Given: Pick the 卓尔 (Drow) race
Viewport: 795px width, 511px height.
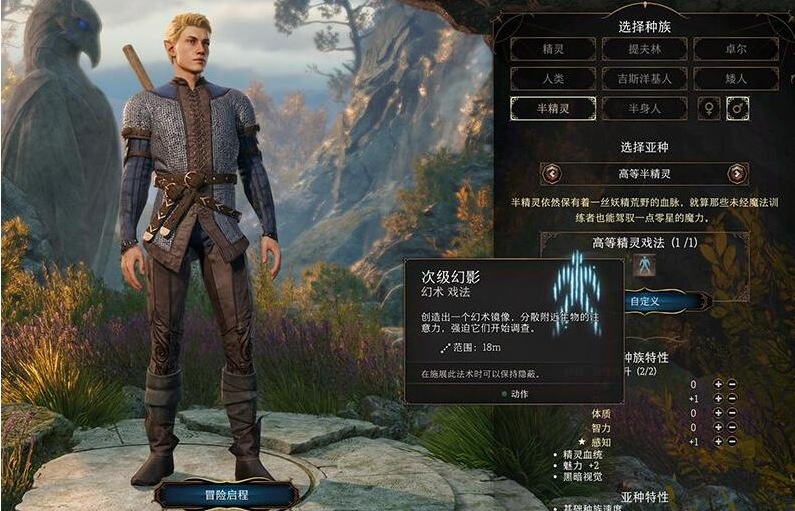Looking at the screenshot, I should pos(736,49).
